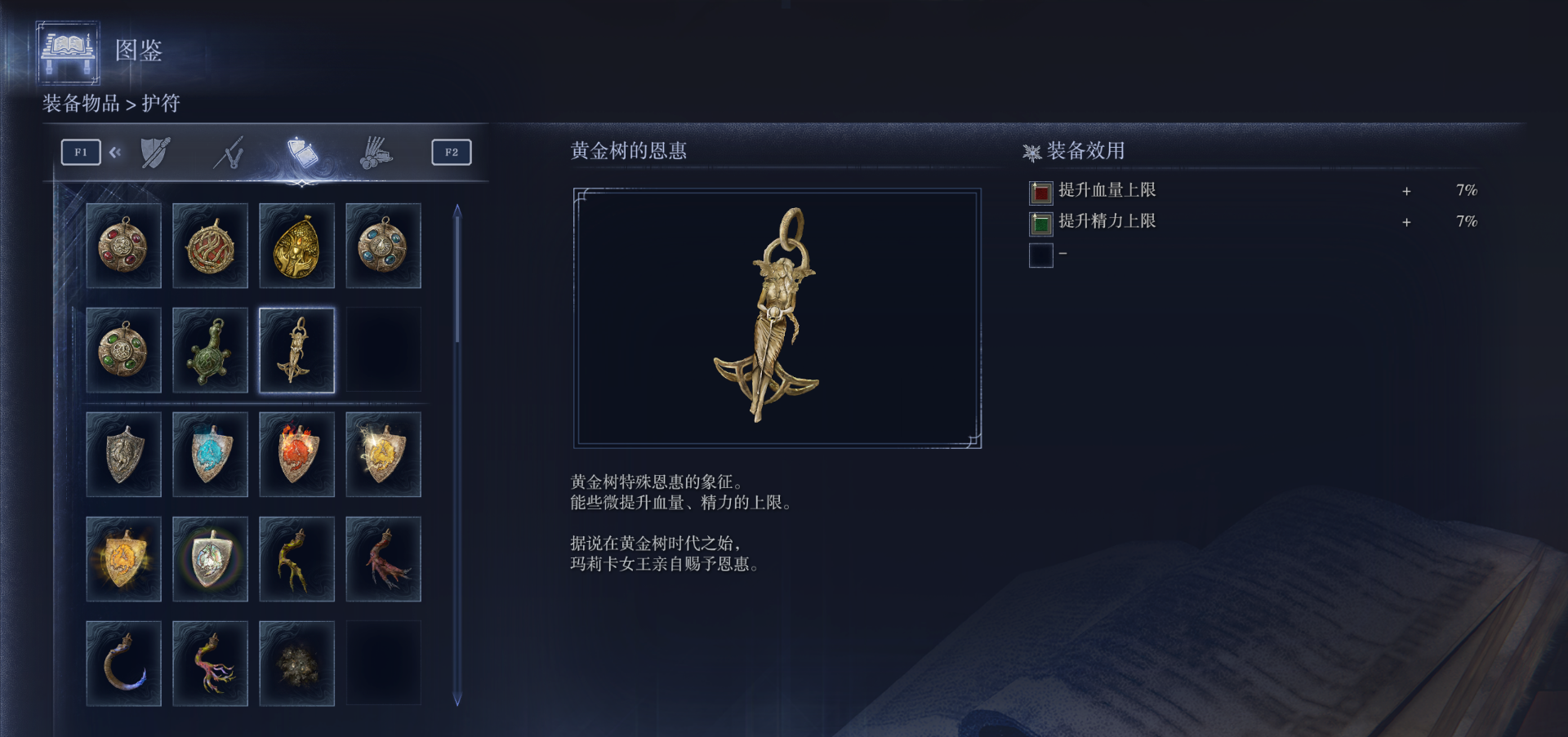The image size is (1568, 737).
Task: Open the items category icon
Action: [x=375, y=152]
